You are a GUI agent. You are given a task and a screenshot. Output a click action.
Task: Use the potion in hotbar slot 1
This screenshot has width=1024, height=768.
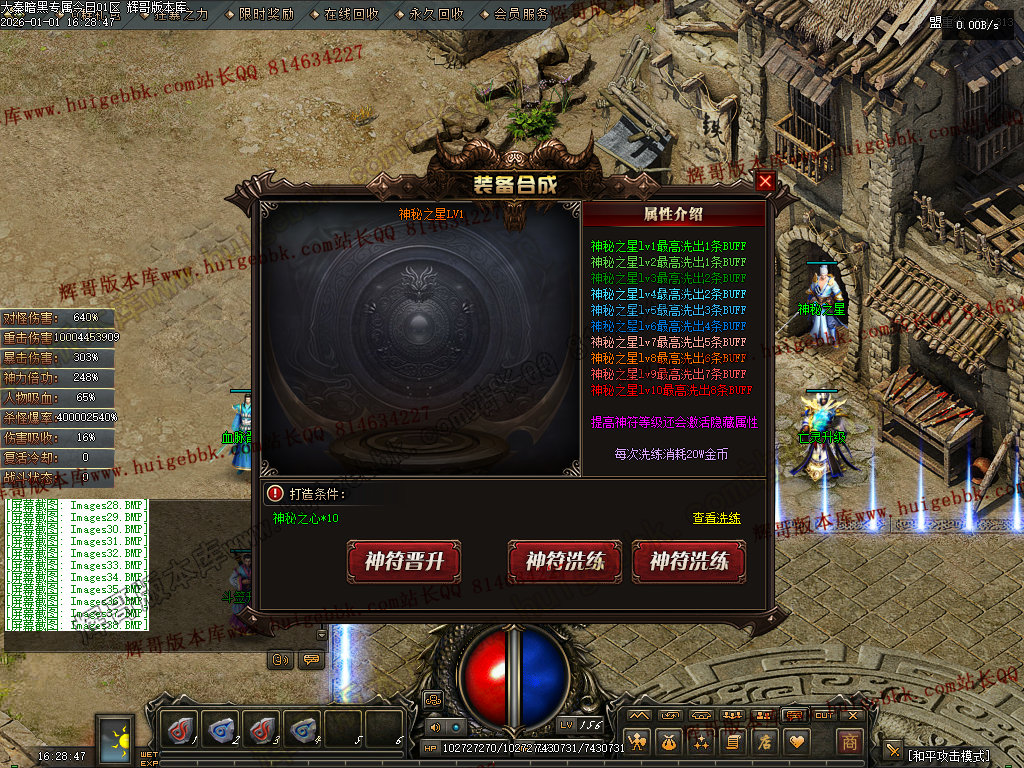pos(180,729)
